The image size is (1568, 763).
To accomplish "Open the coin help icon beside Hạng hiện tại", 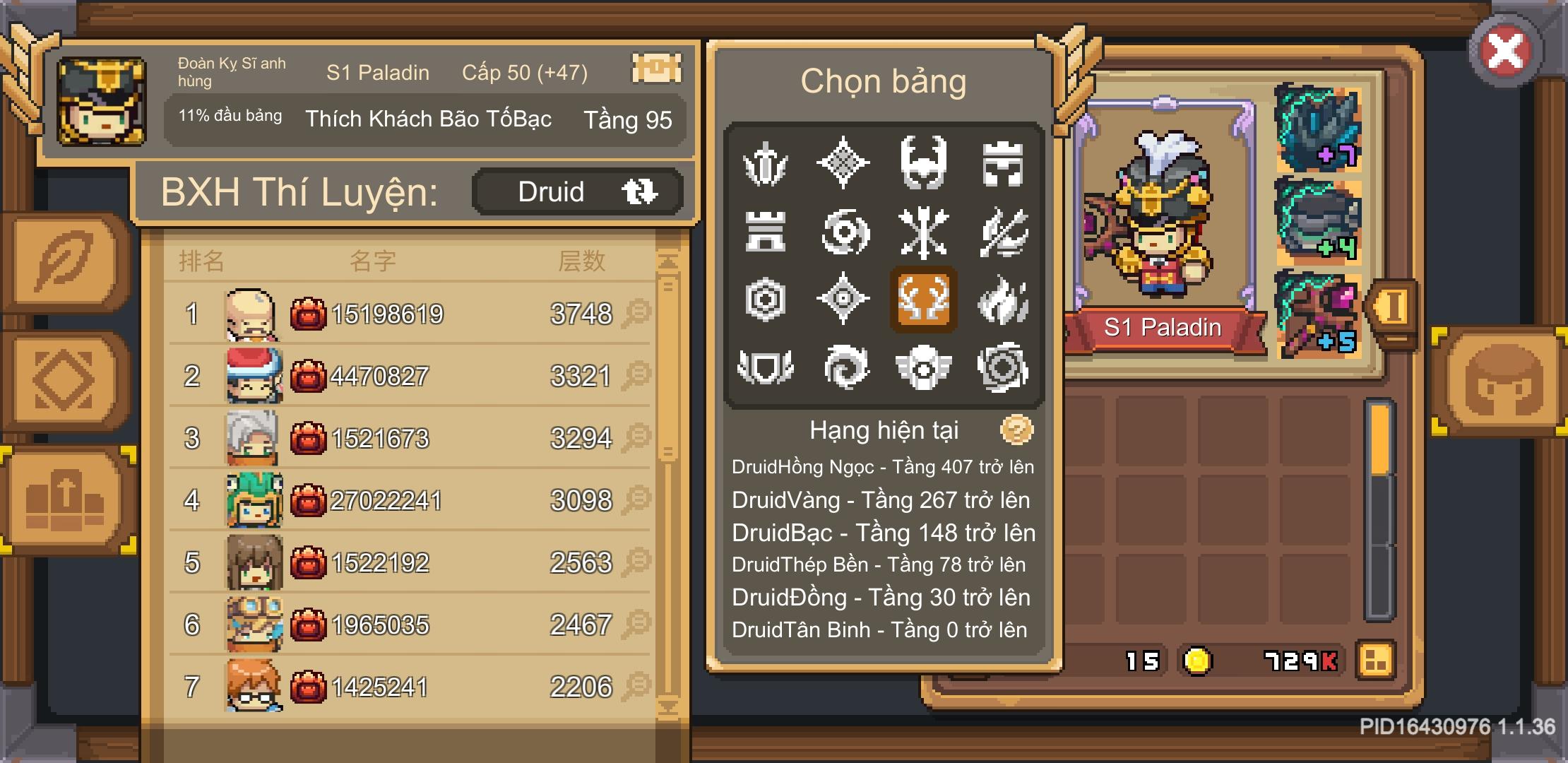I will pos(1017,429).
